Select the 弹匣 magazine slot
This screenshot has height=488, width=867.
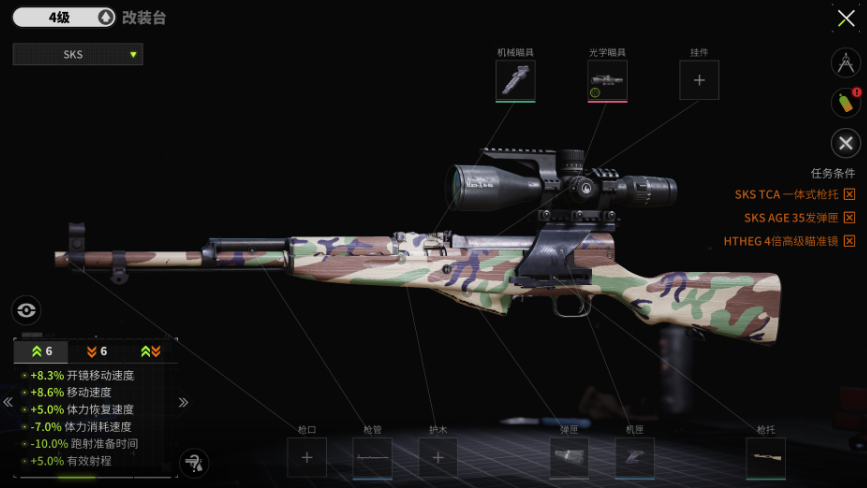[x=569, y=458]
